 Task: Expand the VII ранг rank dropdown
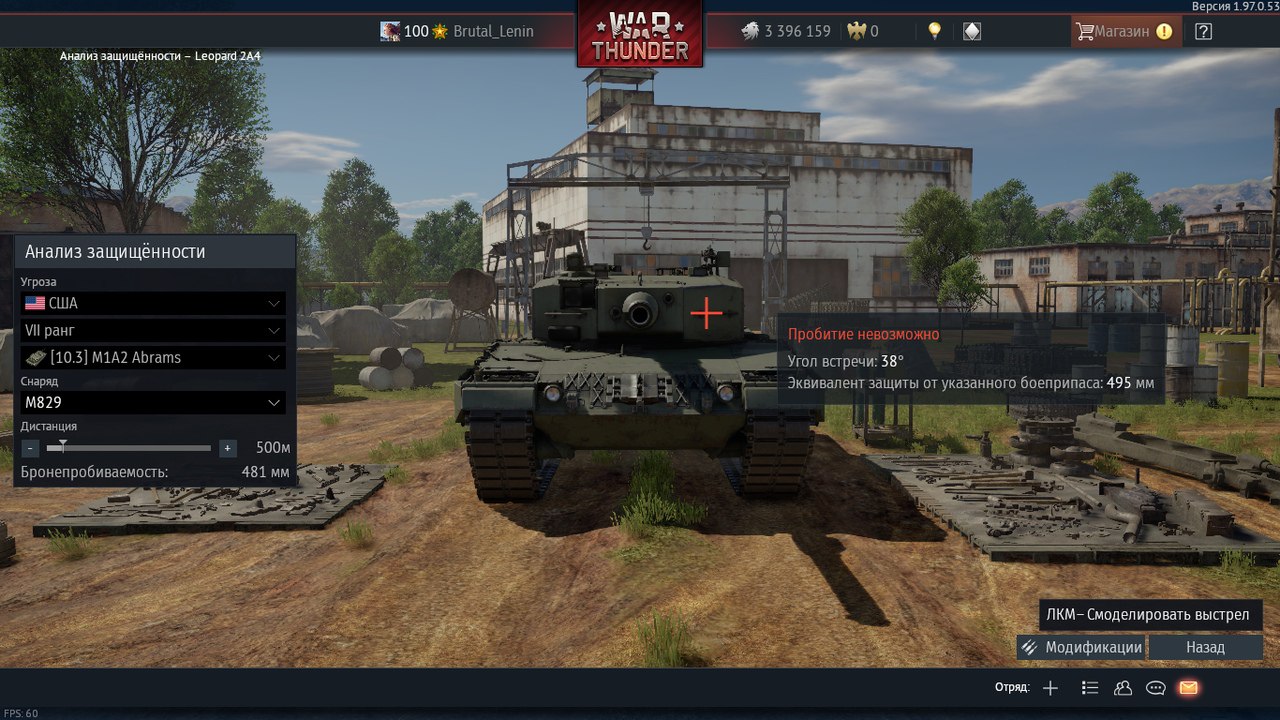[x=153, y=330]
